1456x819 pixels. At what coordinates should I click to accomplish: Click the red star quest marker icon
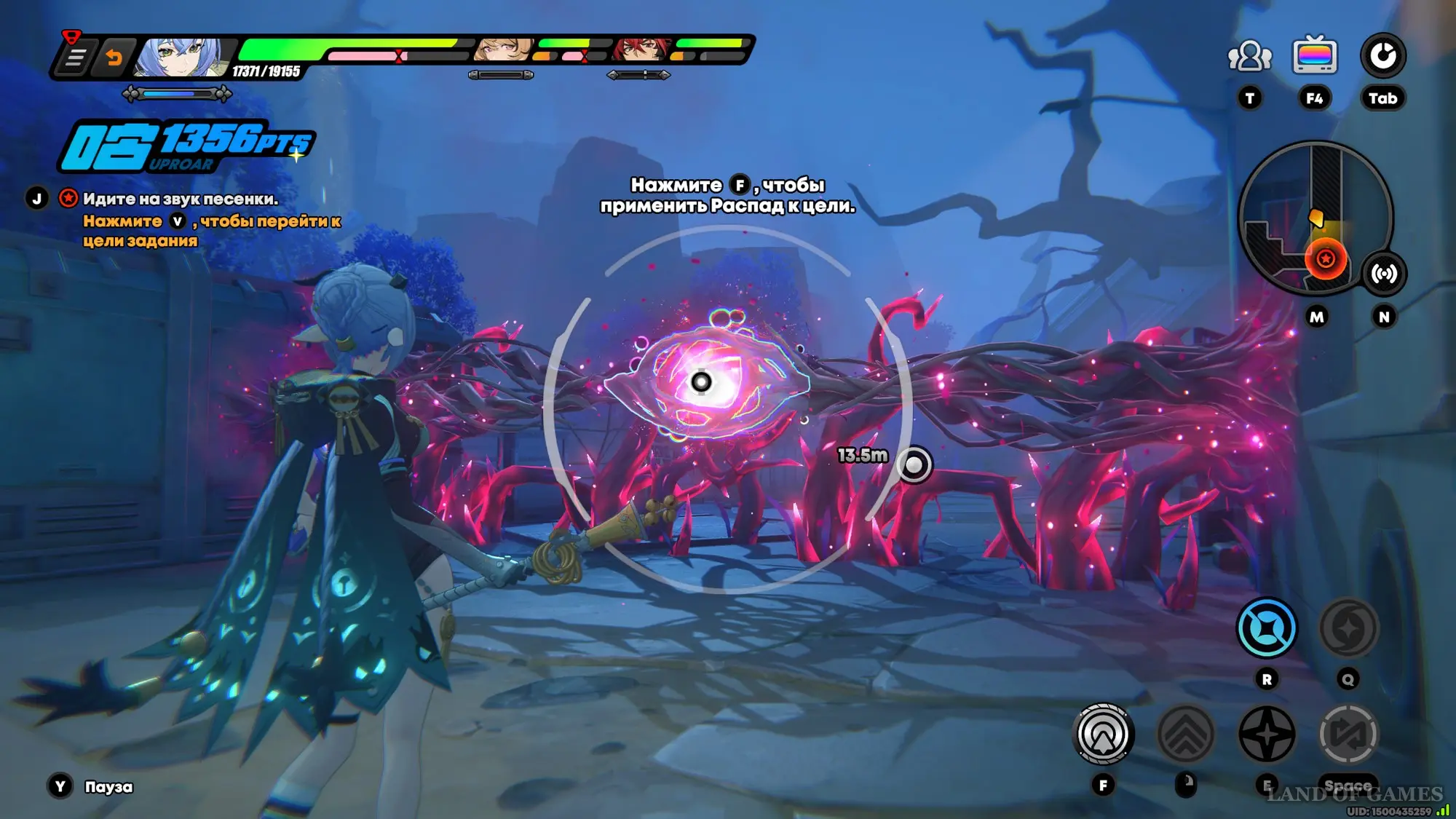coord(68,198)
